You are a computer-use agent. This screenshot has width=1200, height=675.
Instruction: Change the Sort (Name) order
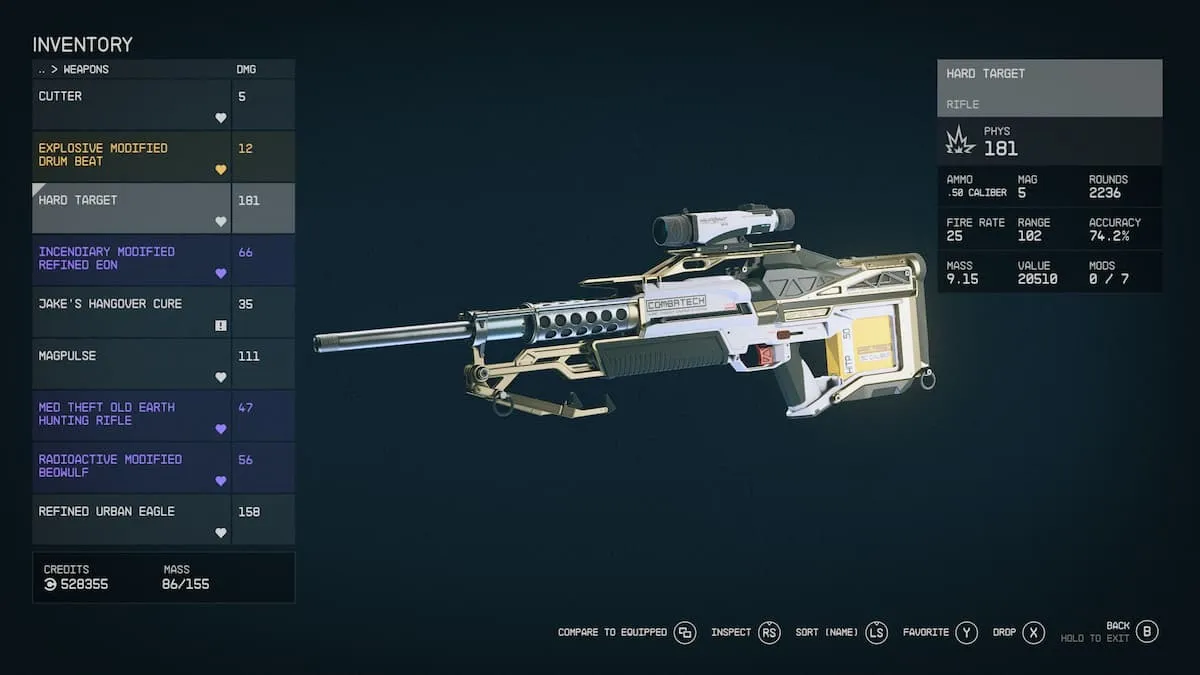(876, 632)
